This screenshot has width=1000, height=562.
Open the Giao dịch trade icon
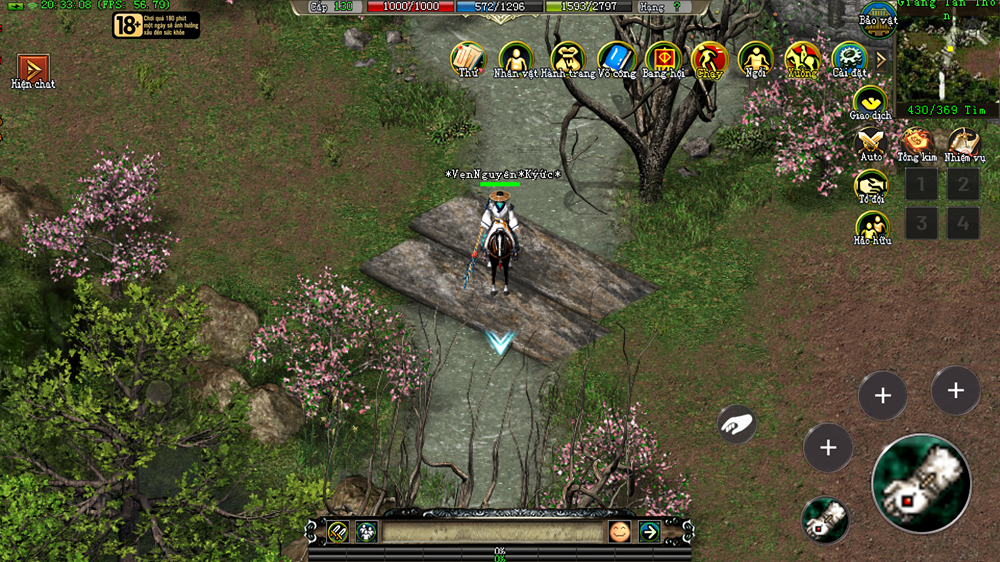tap(870, 101)
